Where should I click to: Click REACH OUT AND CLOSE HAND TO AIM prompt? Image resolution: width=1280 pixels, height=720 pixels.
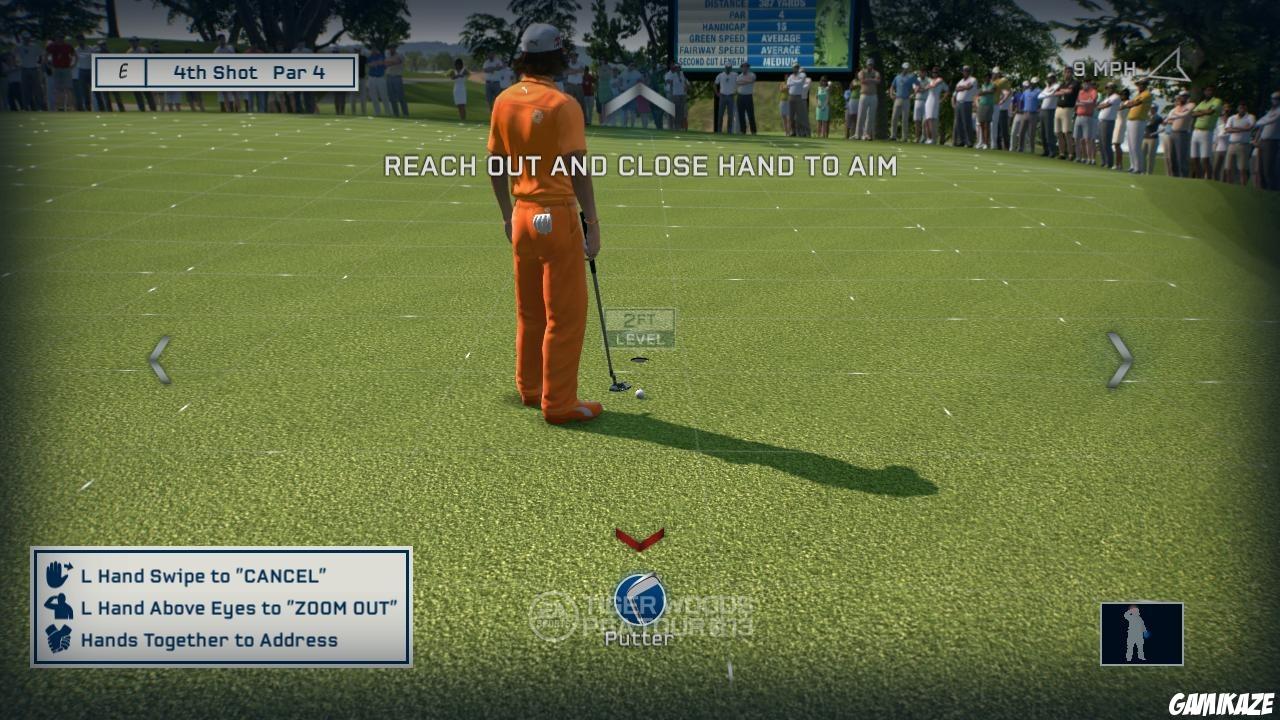[x=644, y=167]
